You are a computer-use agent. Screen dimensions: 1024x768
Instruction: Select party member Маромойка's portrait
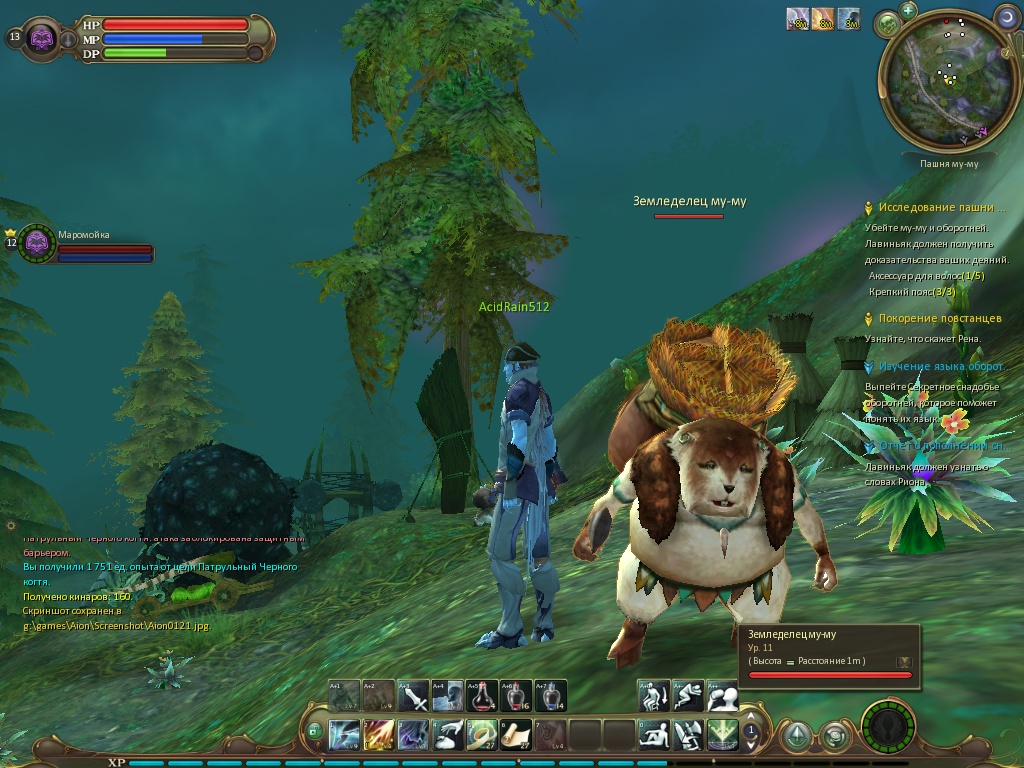tap(37, 242)
